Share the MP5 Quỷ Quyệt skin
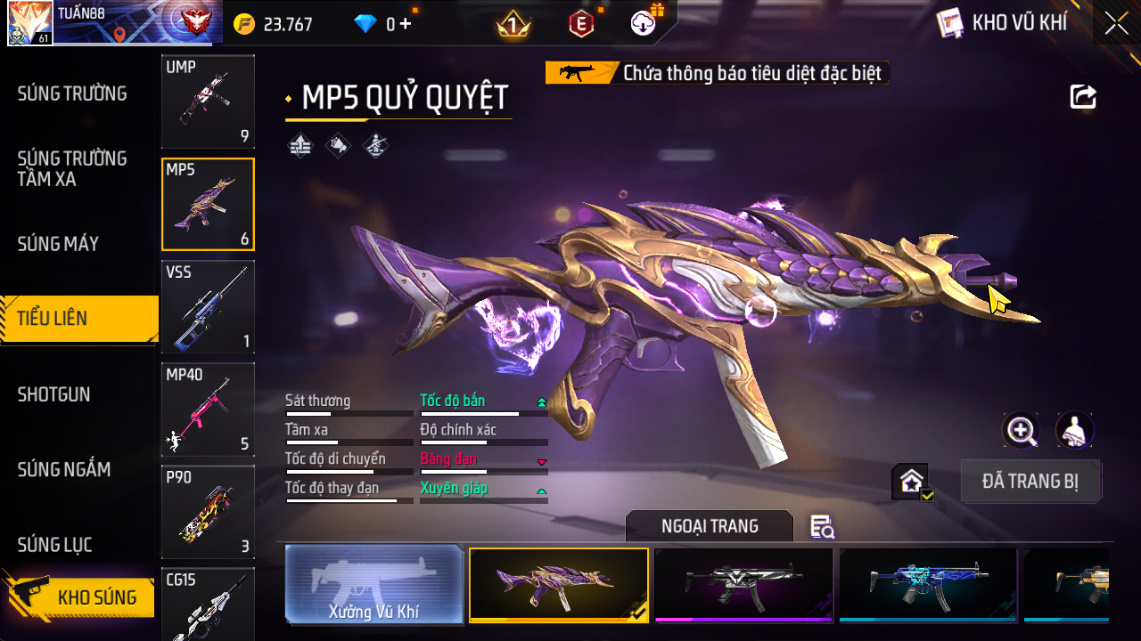The height and width of the screenshot is (641, 1141). (x=1083, y=97)
